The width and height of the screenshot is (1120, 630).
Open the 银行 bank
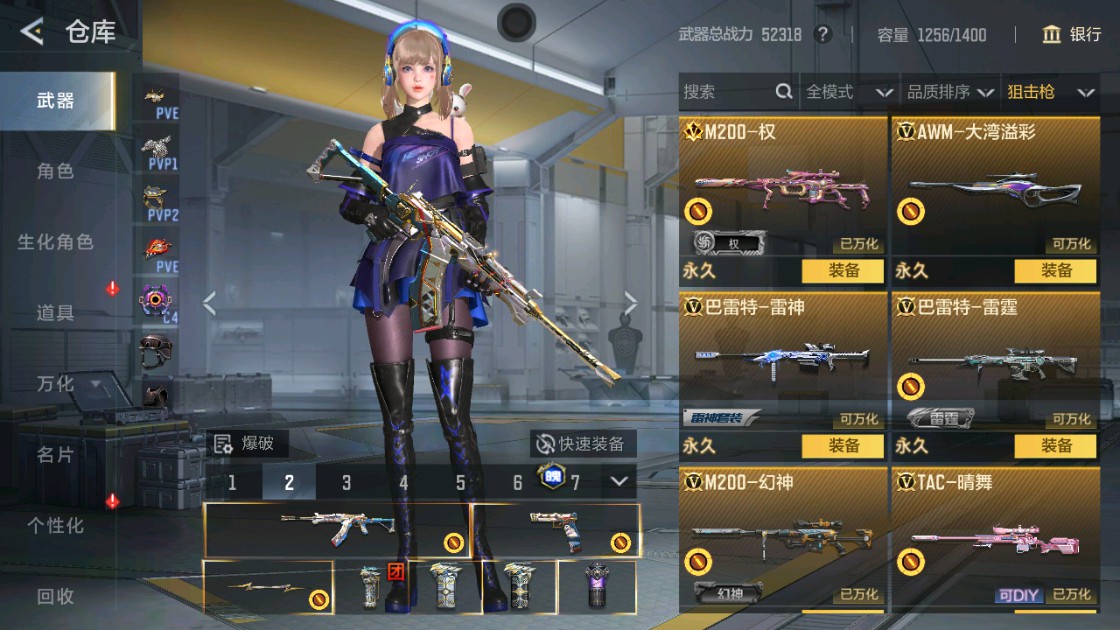click(x=1071, y=35)
